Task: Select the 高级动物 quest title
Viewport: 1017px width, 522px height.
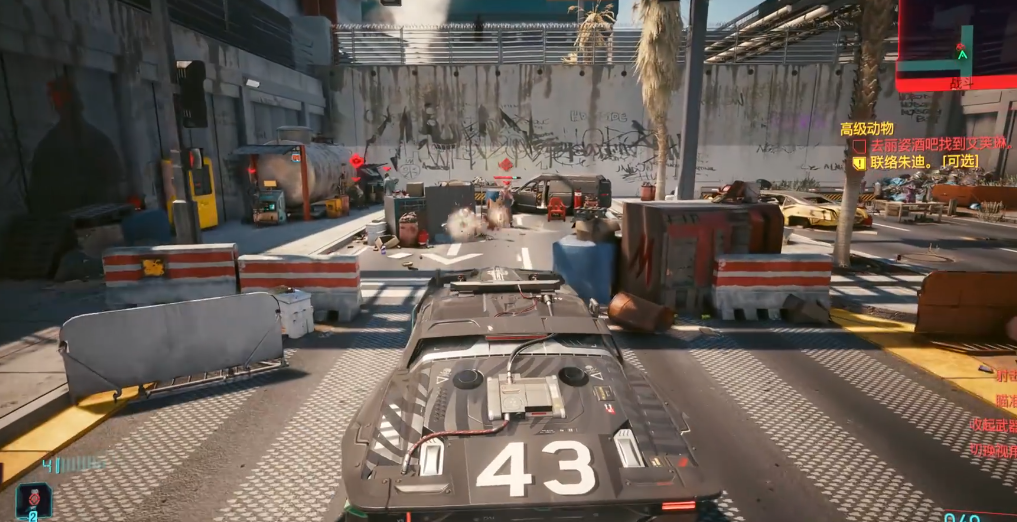Action: coord(866,128)
